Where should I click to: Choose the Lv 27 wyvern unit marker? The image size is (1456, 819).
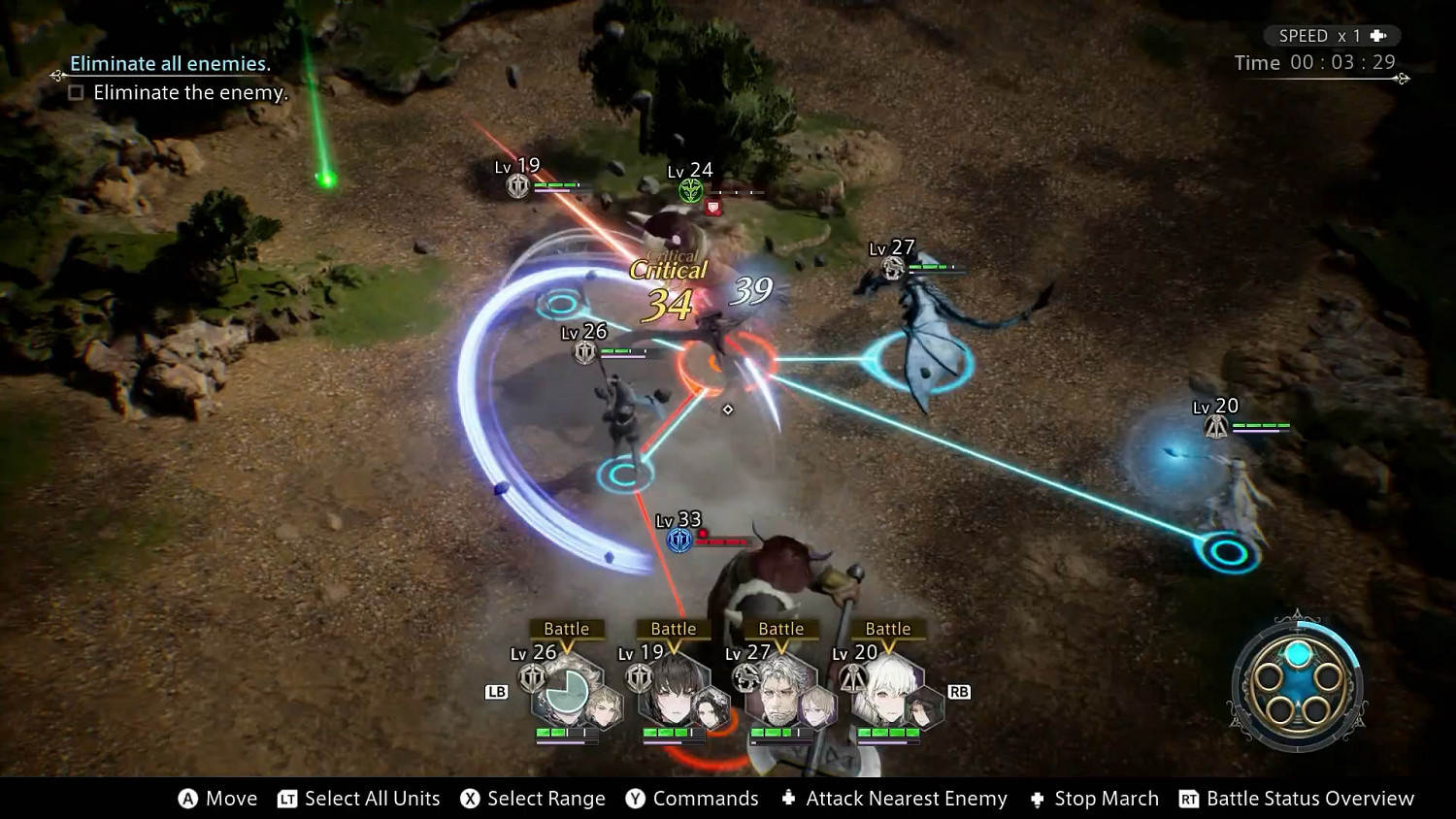click(x=893, y=267)
